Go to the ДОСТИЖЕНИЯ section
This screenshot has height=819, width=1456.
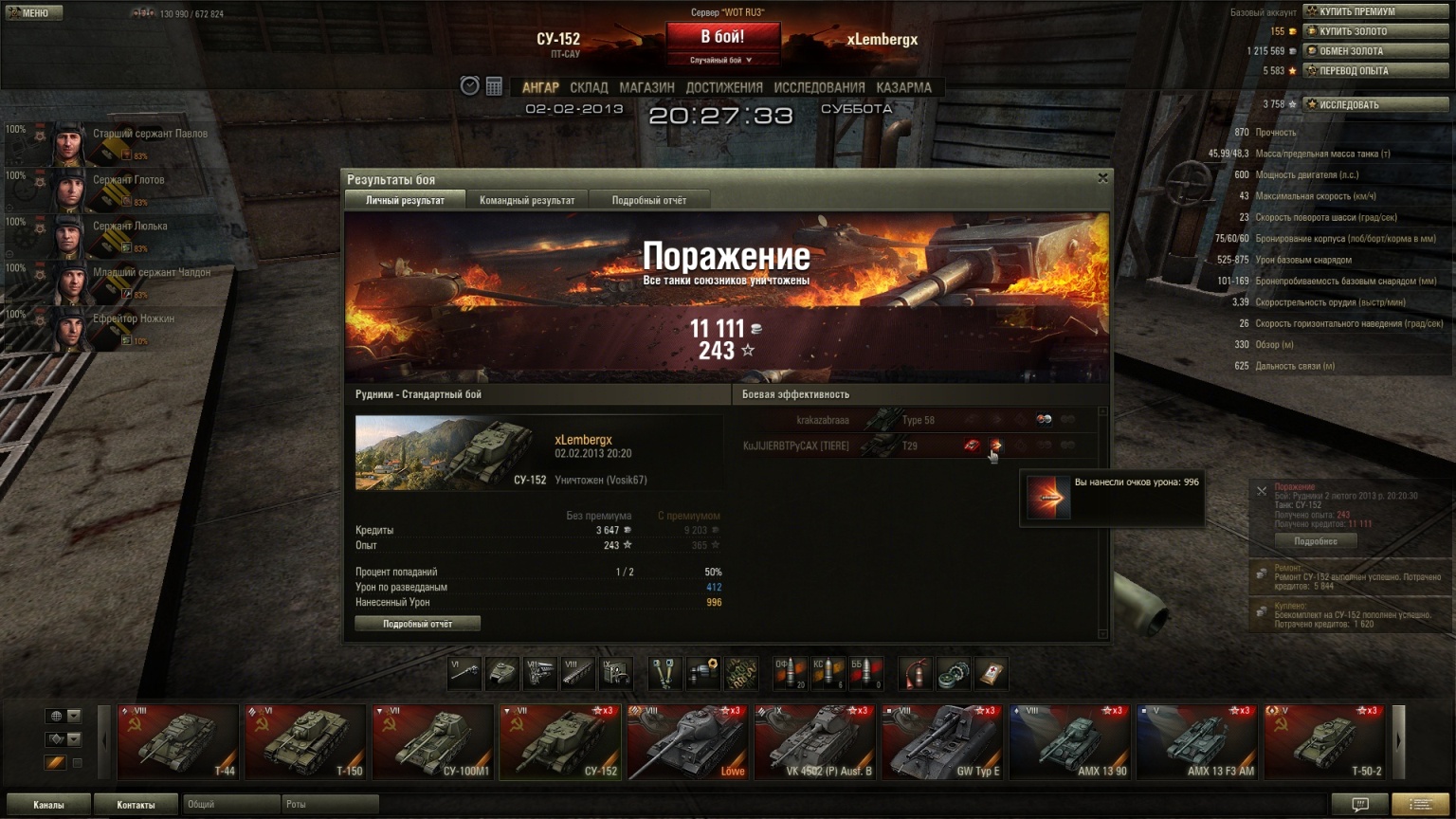click(724, 87)
